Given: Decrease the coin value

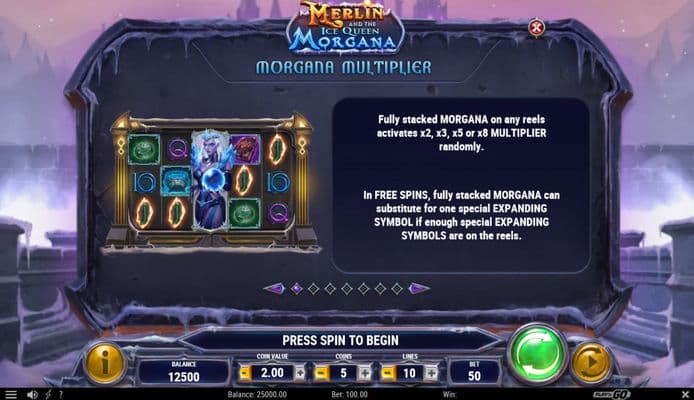Looking at the screenshot, I should [x=244, y=373].
